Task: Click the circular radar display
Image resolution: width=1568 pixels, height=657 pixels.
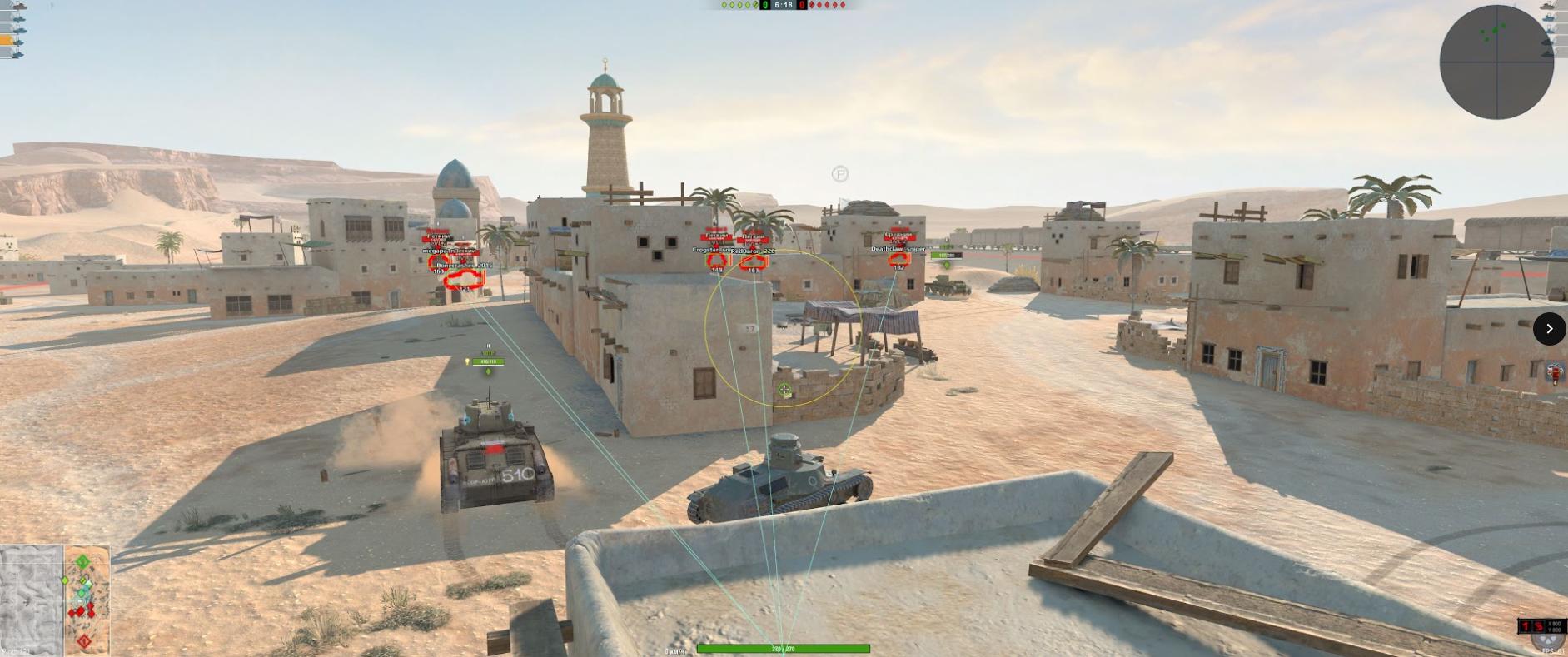Action: click(1496, 62)
